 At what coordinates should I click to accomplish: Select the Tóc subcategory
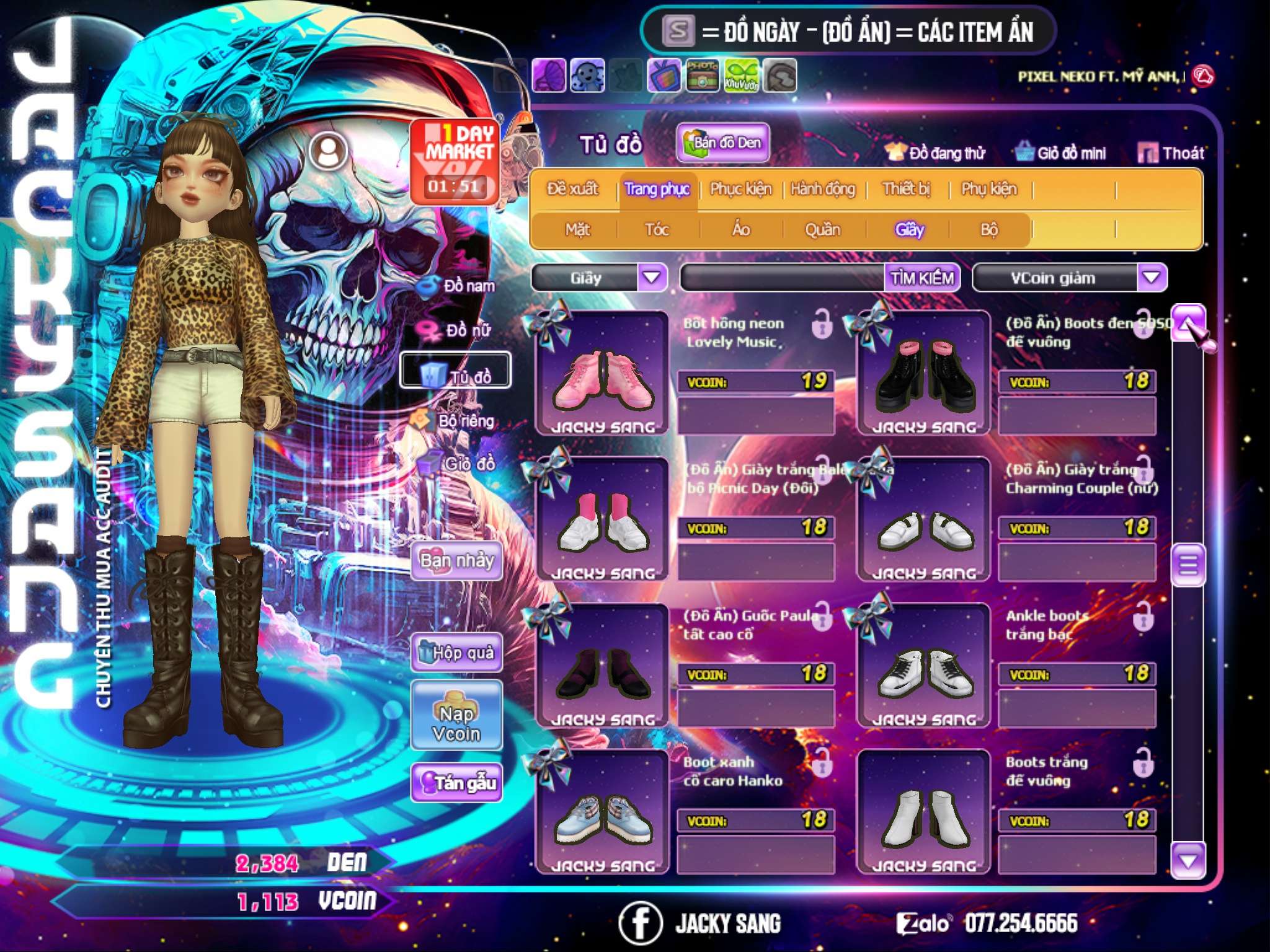pyautogui.click(x=657, y=230)
